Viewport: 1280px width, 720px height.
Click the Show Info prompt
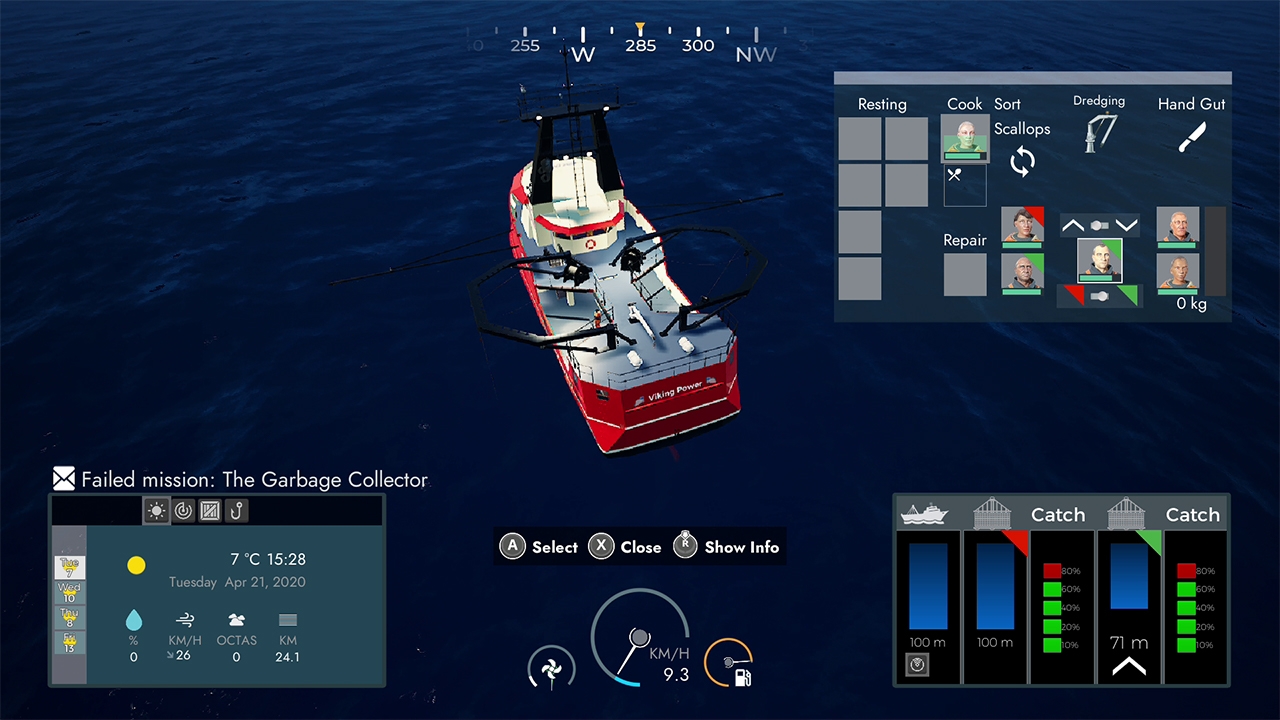(727, 547)
